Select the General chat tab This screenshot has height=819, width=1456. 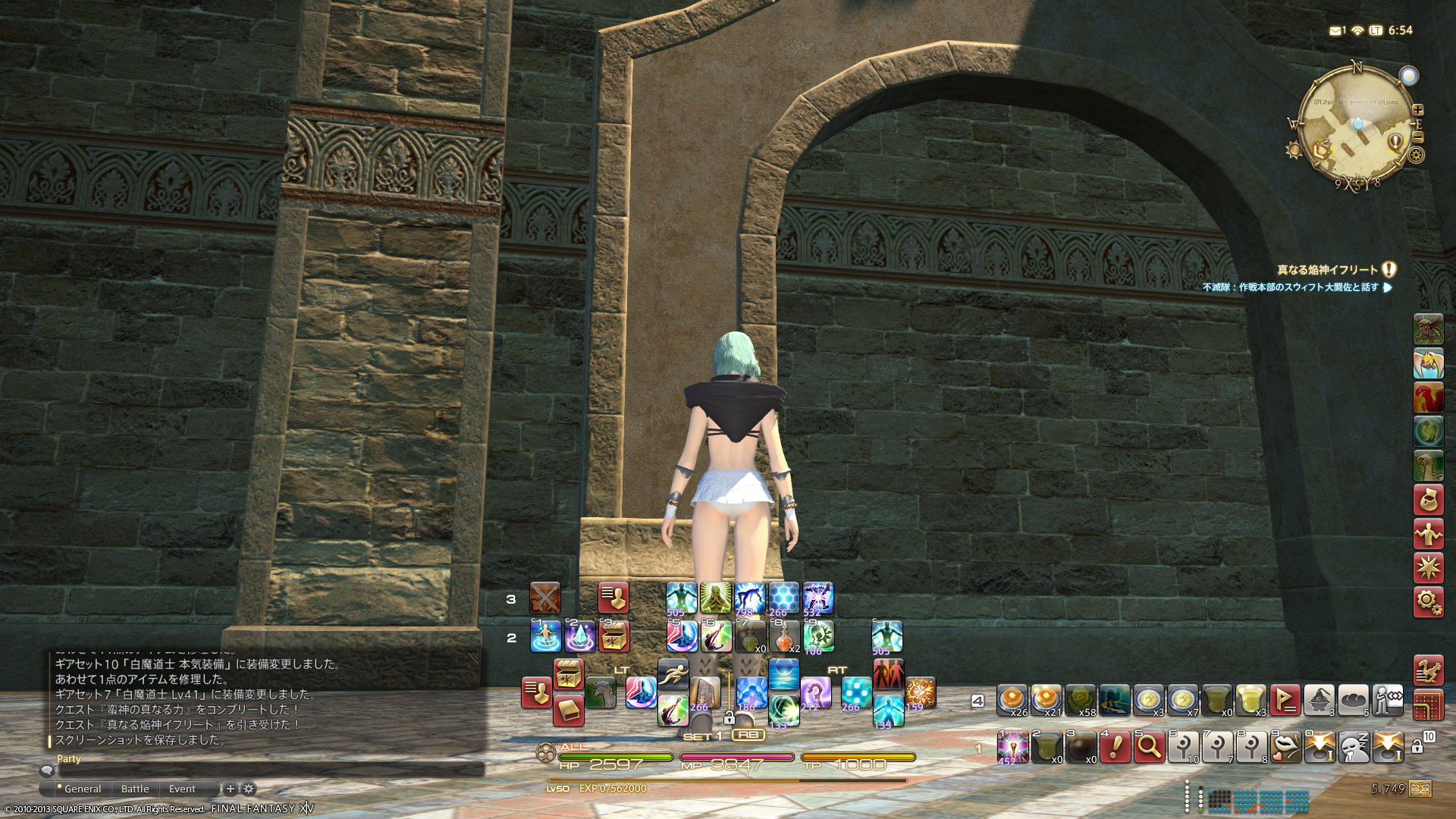(82, 789)
